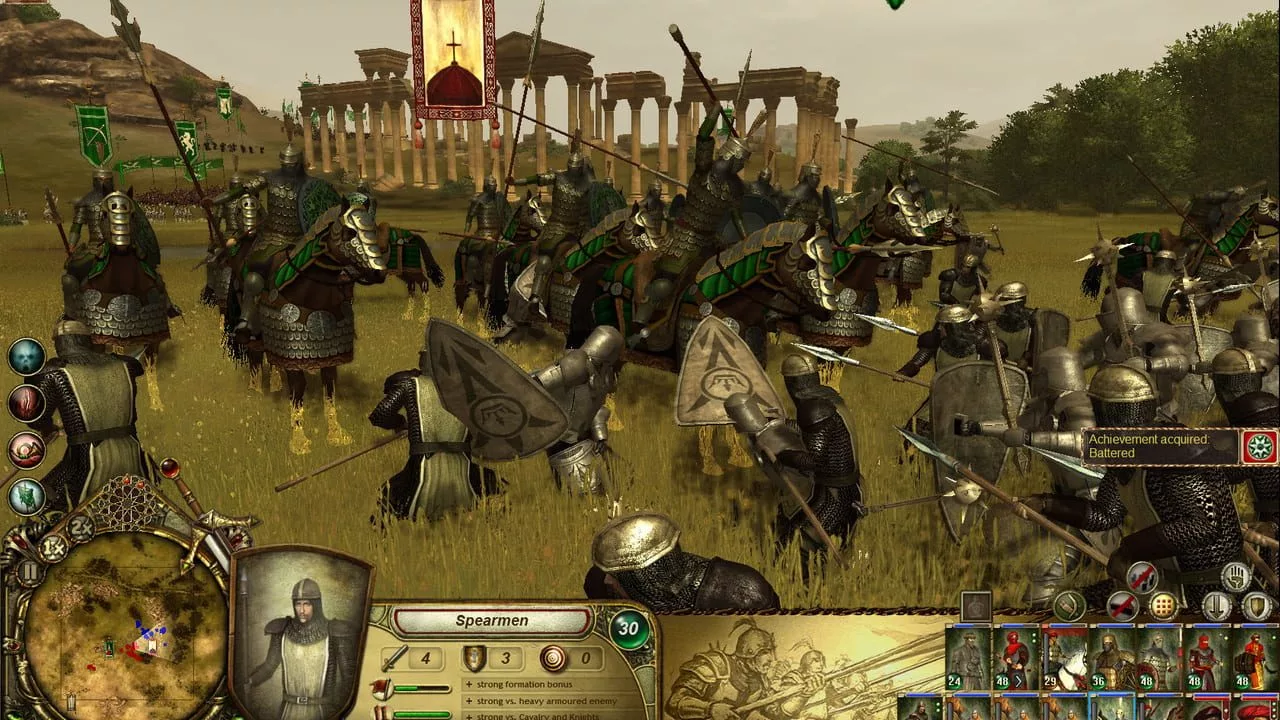Viewport: 1280px width, 720px height.
Task: Pause the battle with the pause button
Action: (28, 573)
